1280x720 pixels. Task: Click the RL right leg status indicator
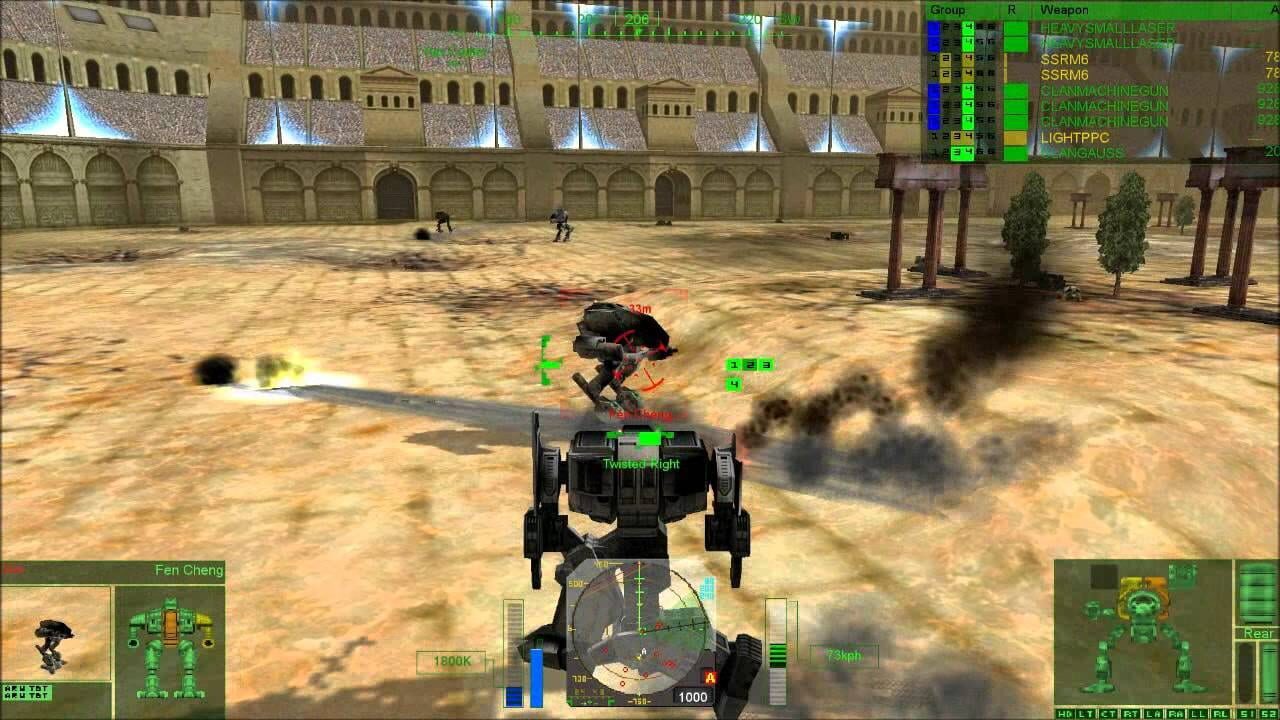click(x=1222, y=712)
